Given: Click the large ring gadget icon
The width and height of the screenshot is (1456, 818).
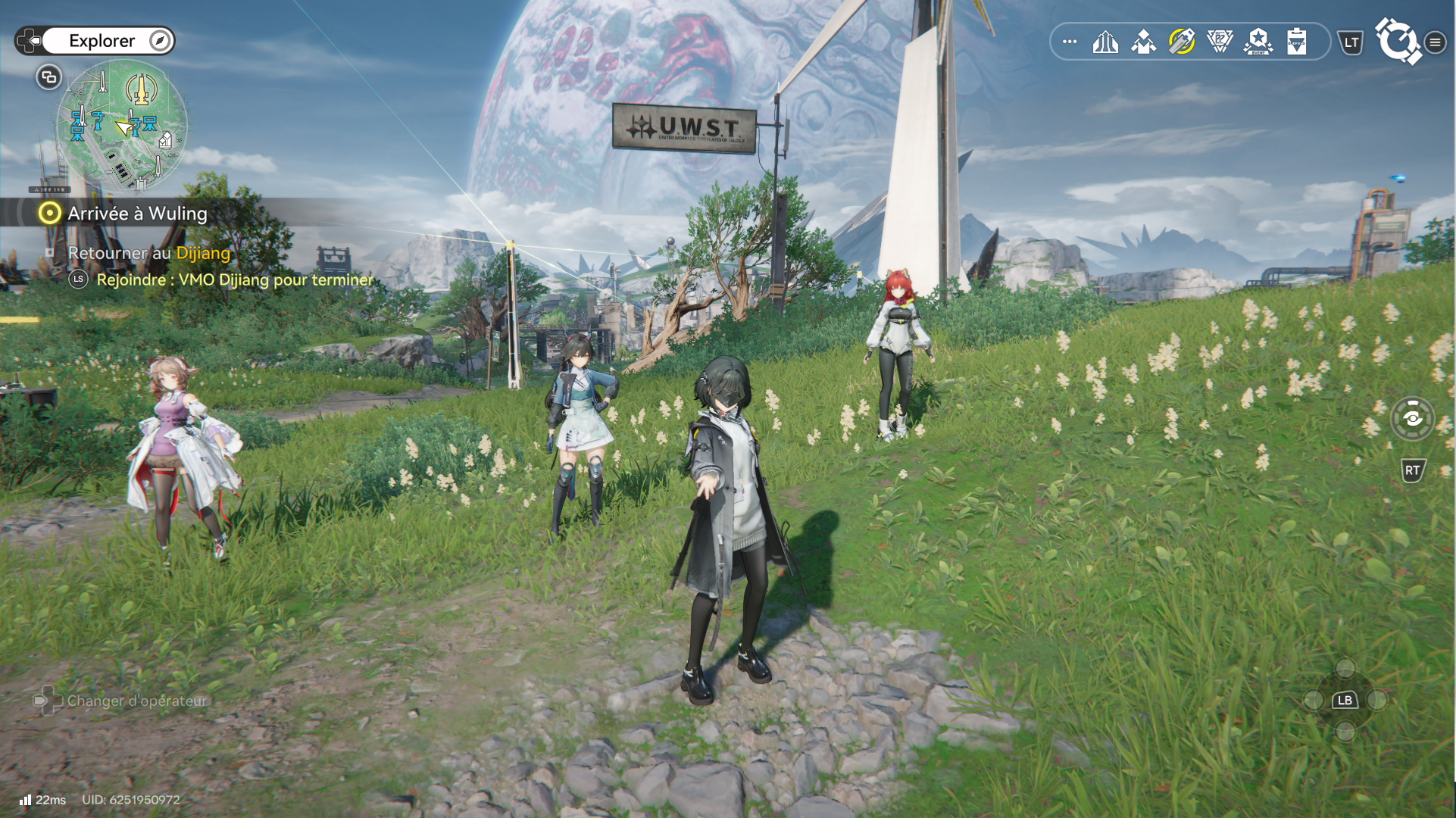Looking at the screenshot, I should [x=1398, y=41].
